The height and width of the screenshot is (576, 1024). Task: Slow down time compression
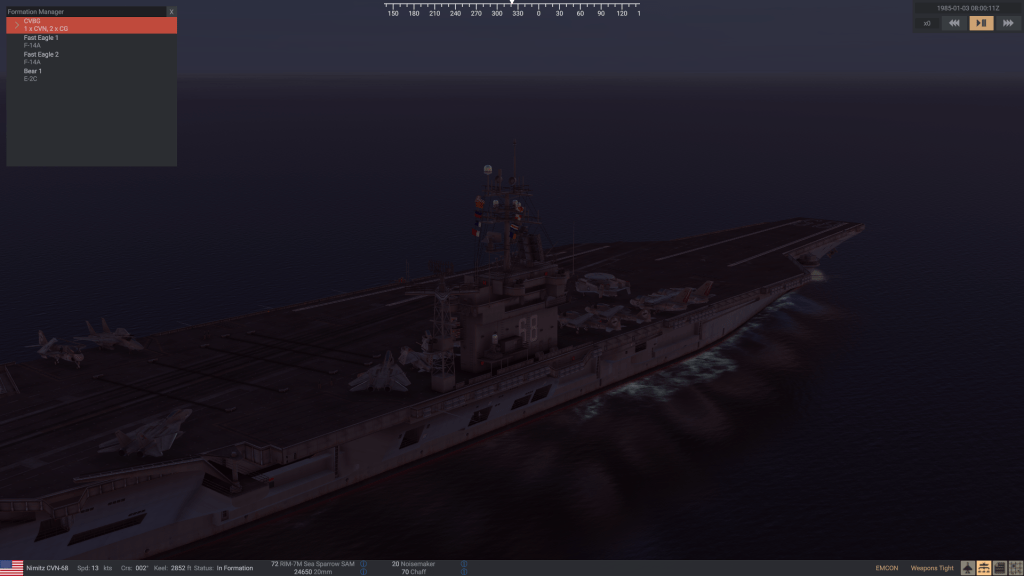pos(955,23)
